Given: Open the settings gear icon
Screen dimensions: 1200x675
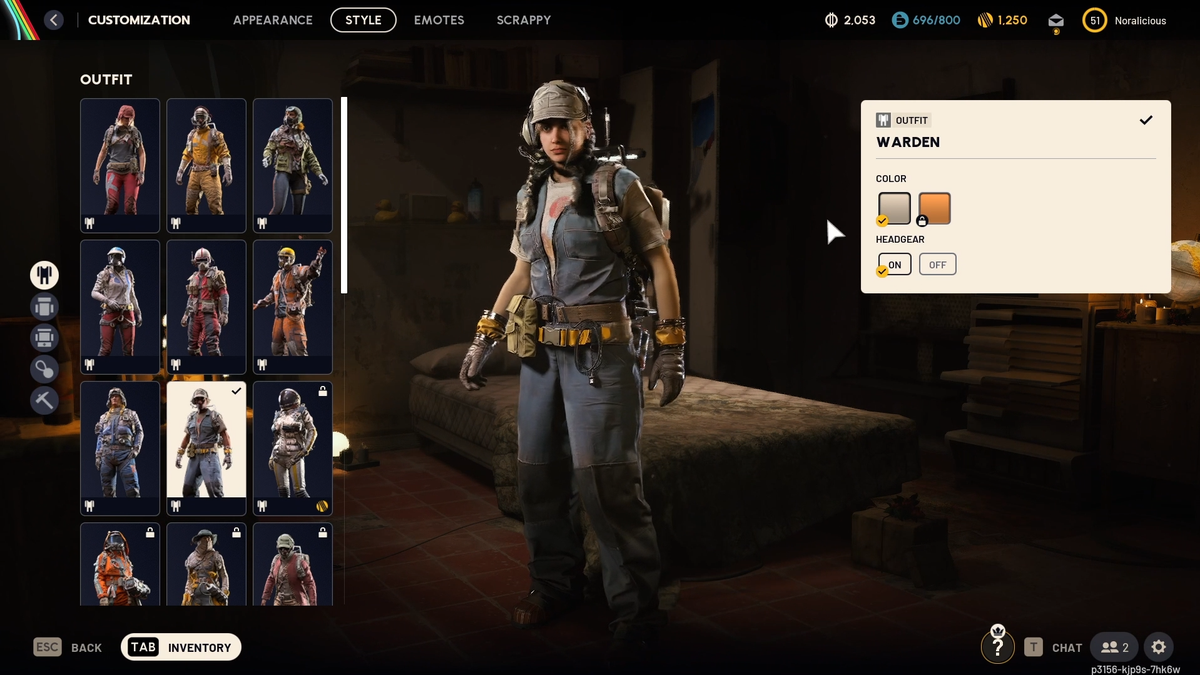Looking at the screenshot, I should click(1158, 647).
